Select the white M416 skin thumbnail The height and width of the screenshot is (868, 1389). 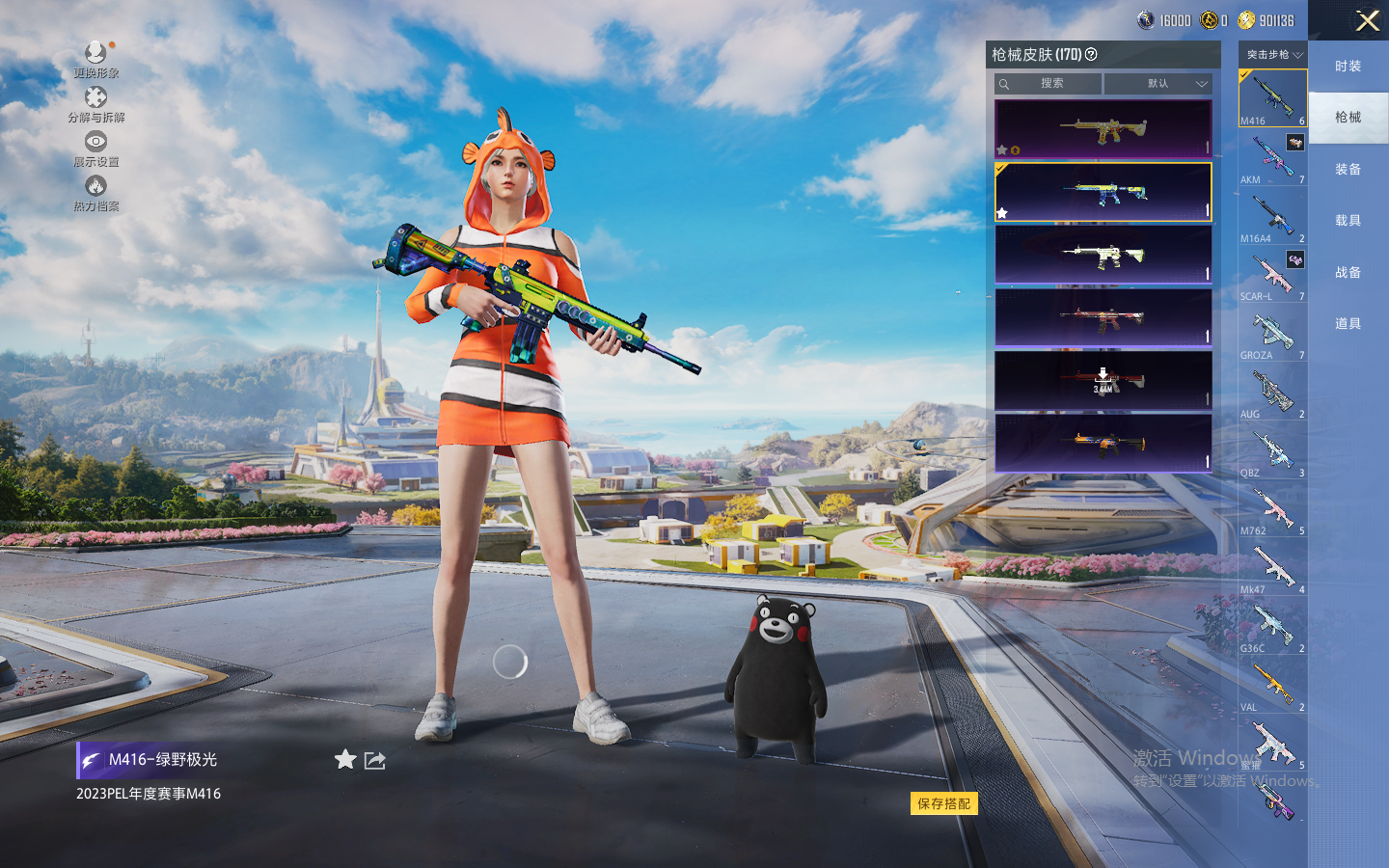click(1103, 255)
